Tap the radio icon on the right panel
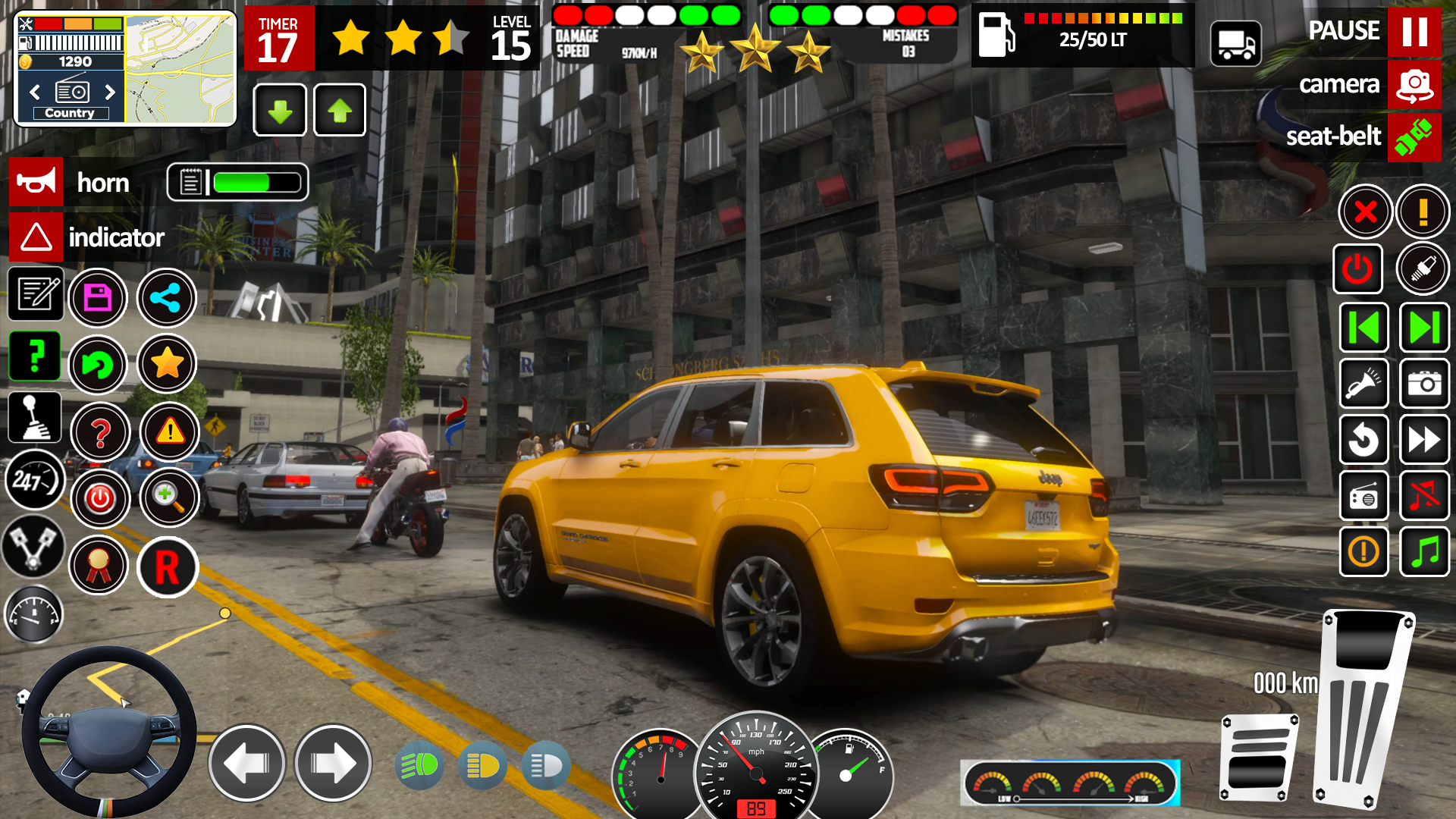1456x819 pixels. tap(1363, 496)
